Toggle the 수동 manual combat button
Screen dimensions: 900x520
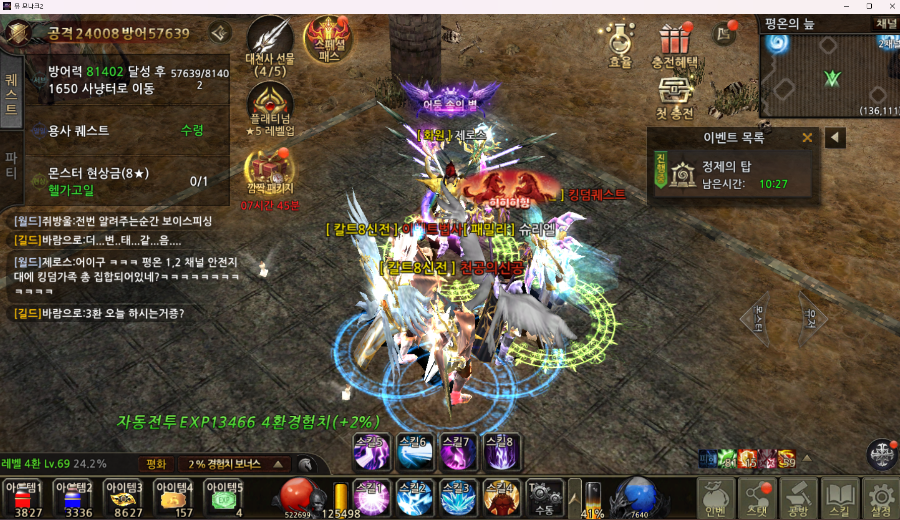(544, 496)
